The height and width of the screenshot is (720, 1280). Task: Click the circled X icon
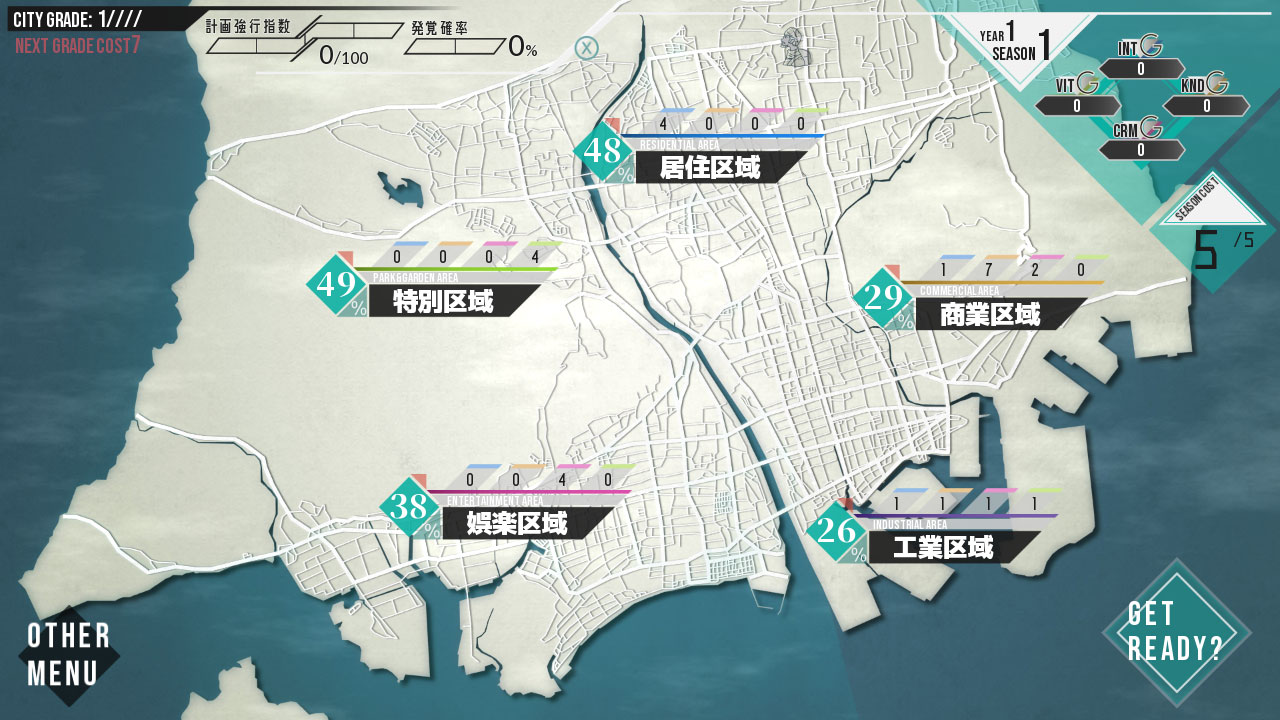coord(587,47)
